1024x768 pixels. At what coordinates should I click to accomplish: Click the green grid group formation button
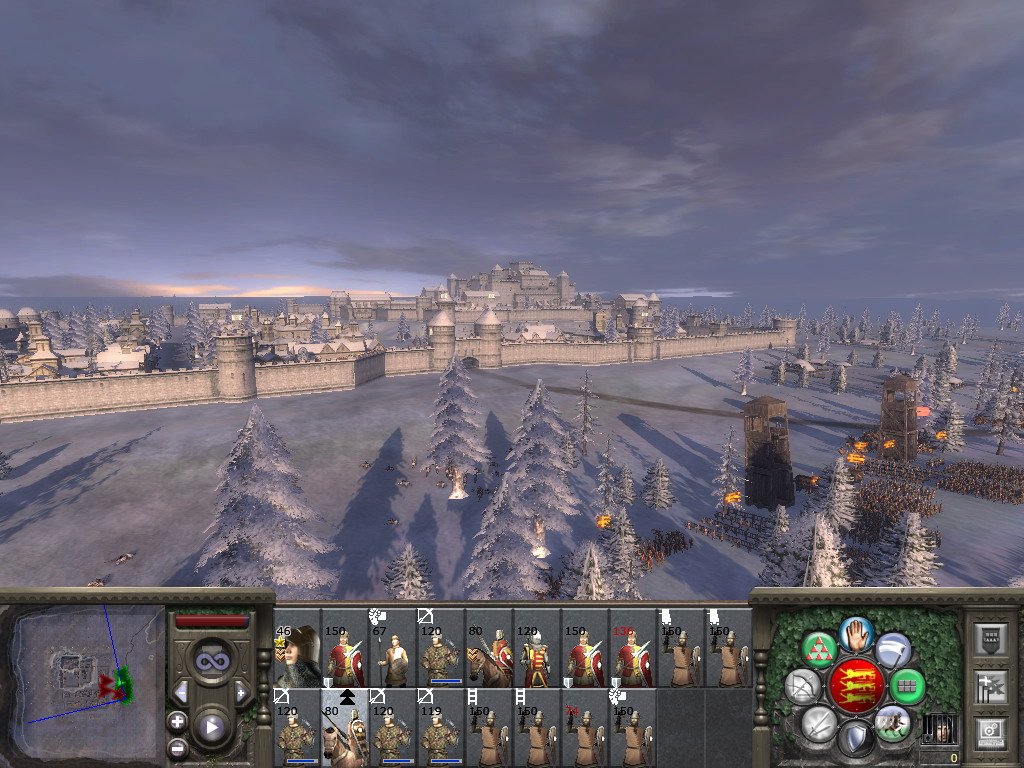(907, 686)
